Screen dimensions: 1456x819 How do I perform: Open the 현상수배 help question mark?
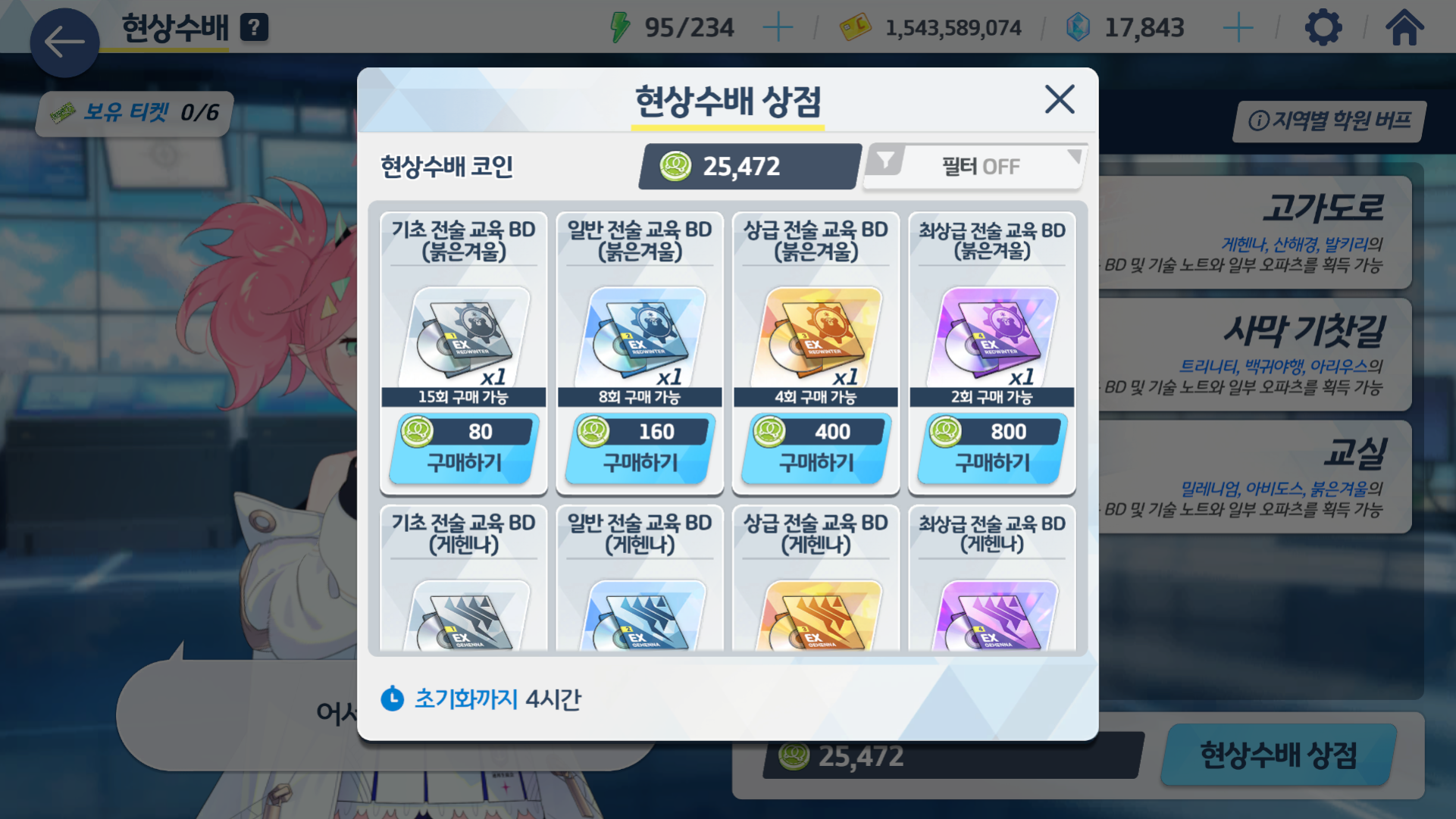(x=255, y=27)
